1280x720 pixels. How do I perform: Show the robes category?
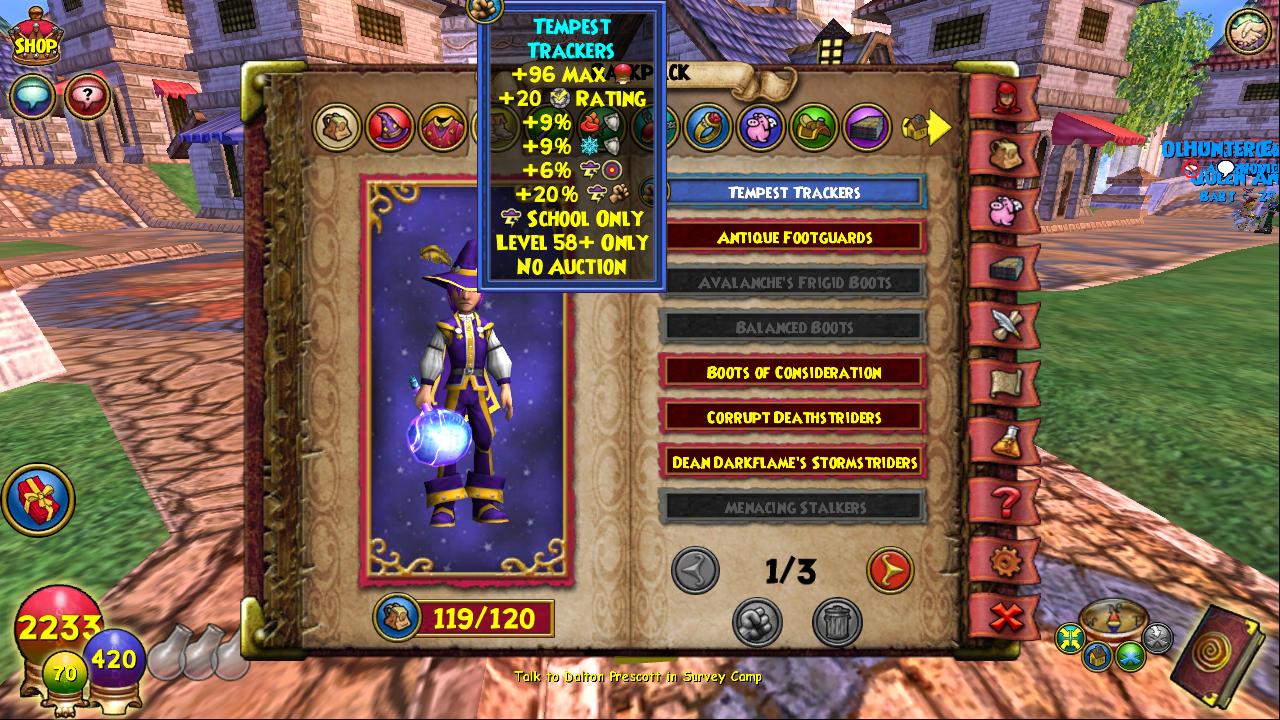(x=443, y=128)
